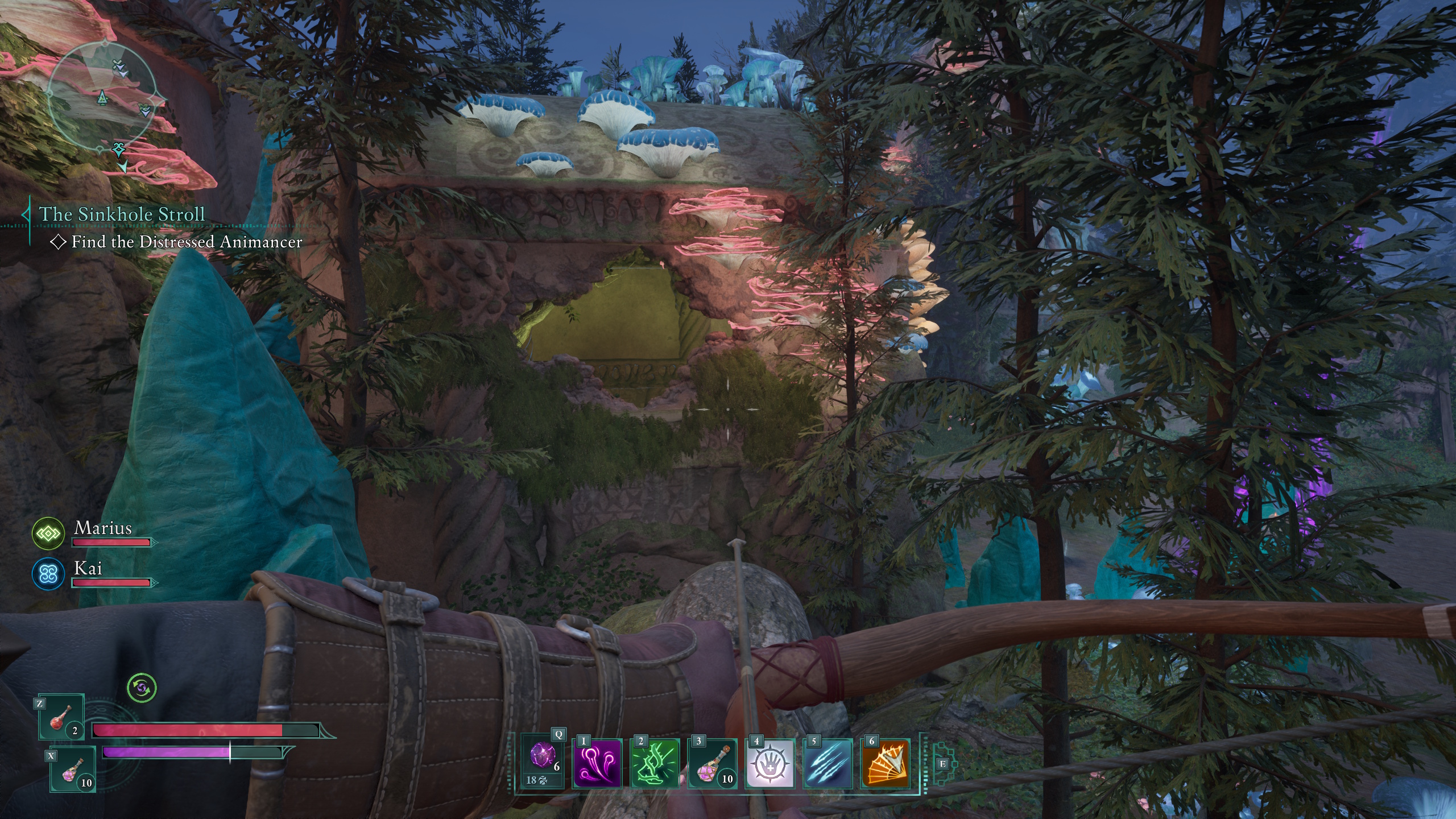
Task: Select companion Marius's portrait icon
Action: point(48,533)
